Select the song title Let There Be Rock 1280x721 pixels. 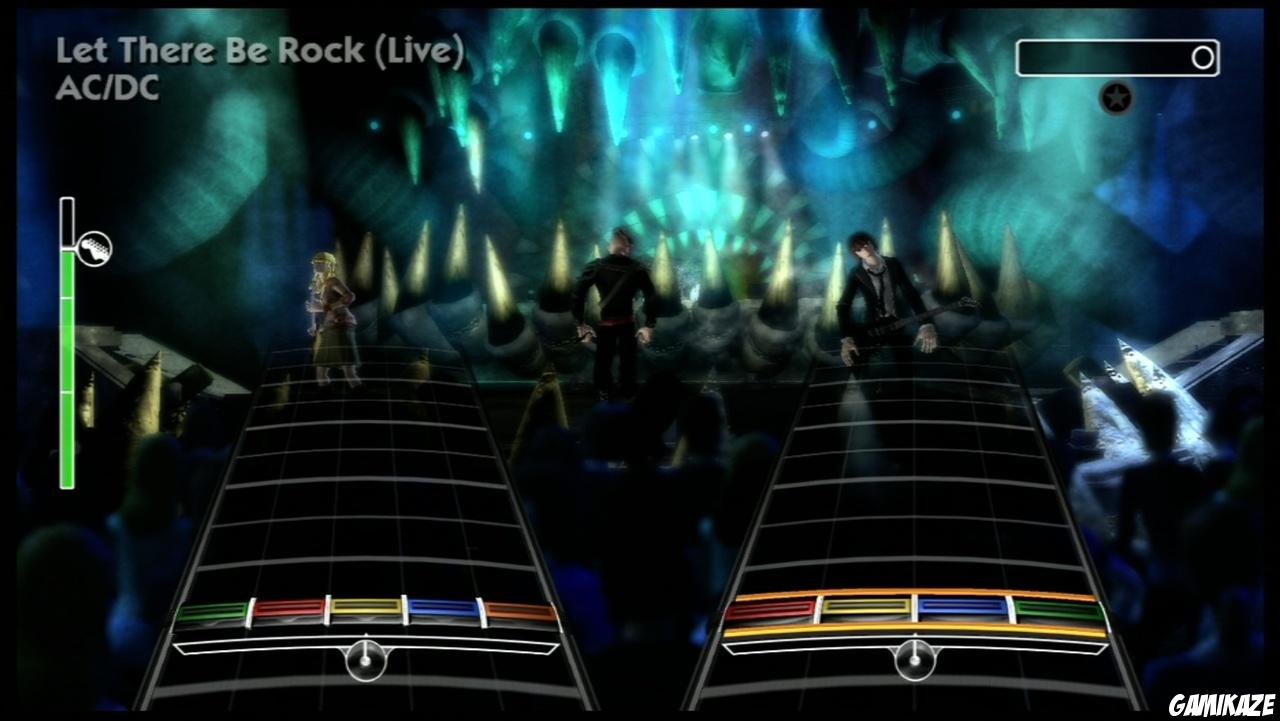(x=260, y=49)
